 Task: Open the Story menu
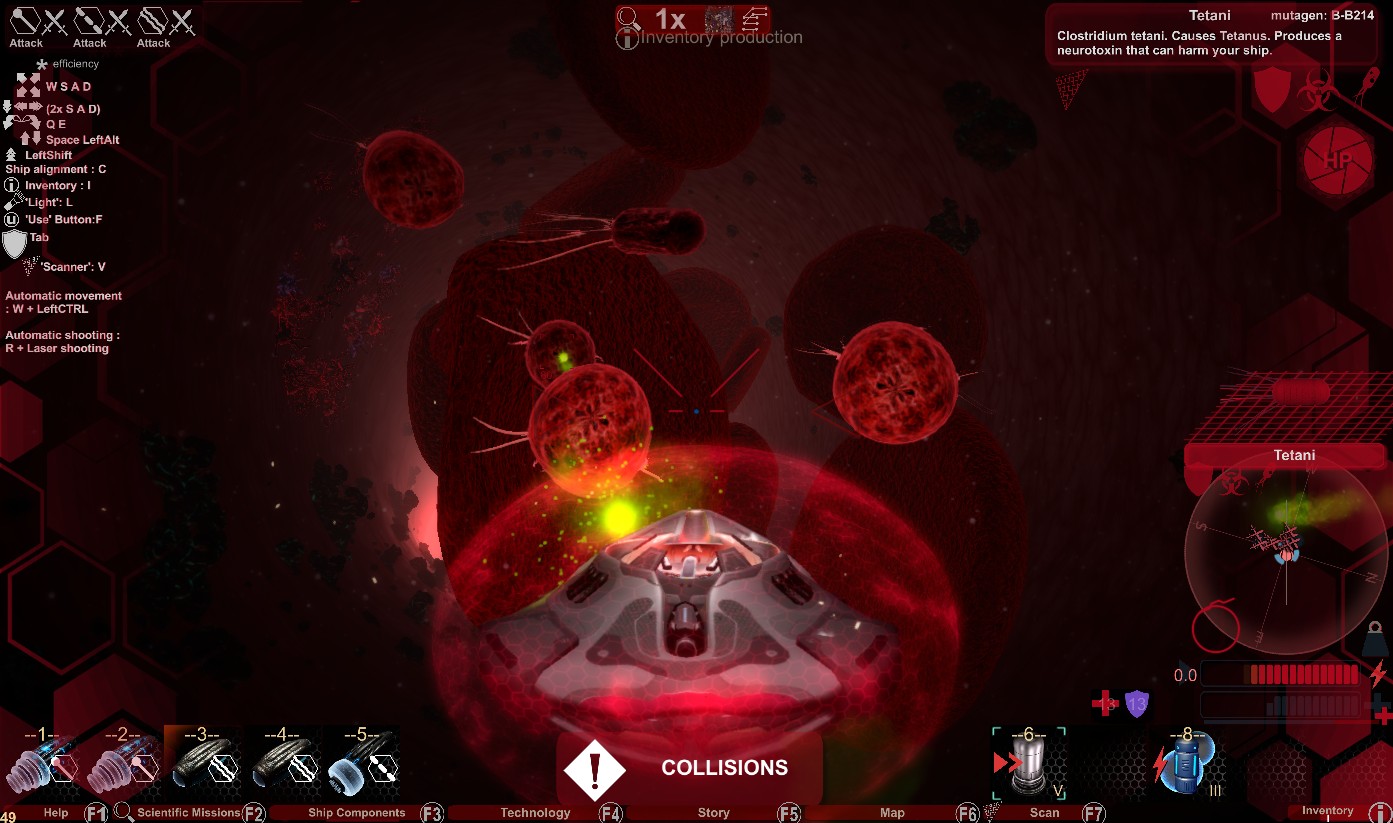713,812
